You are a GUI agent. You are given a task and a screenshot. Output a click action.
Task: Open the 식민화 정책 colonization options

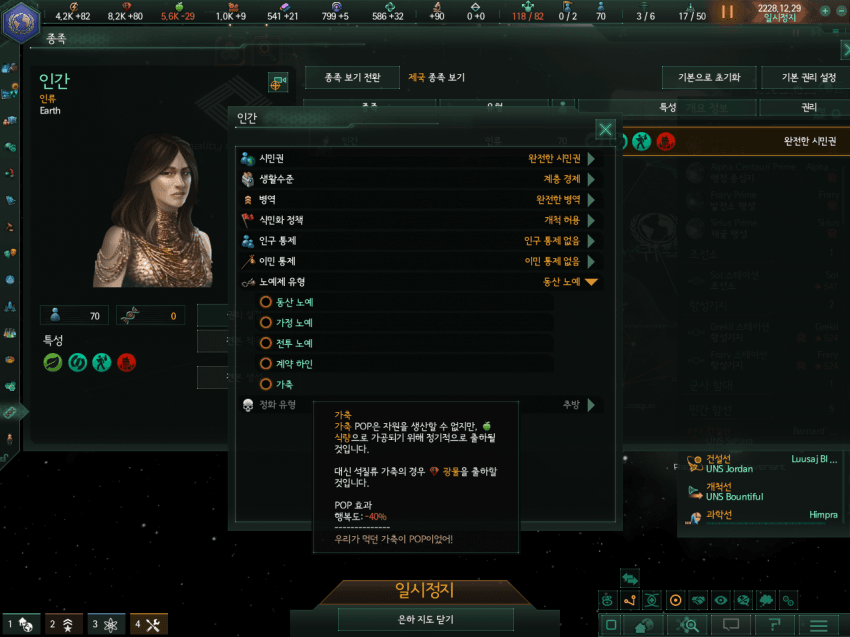591,220
